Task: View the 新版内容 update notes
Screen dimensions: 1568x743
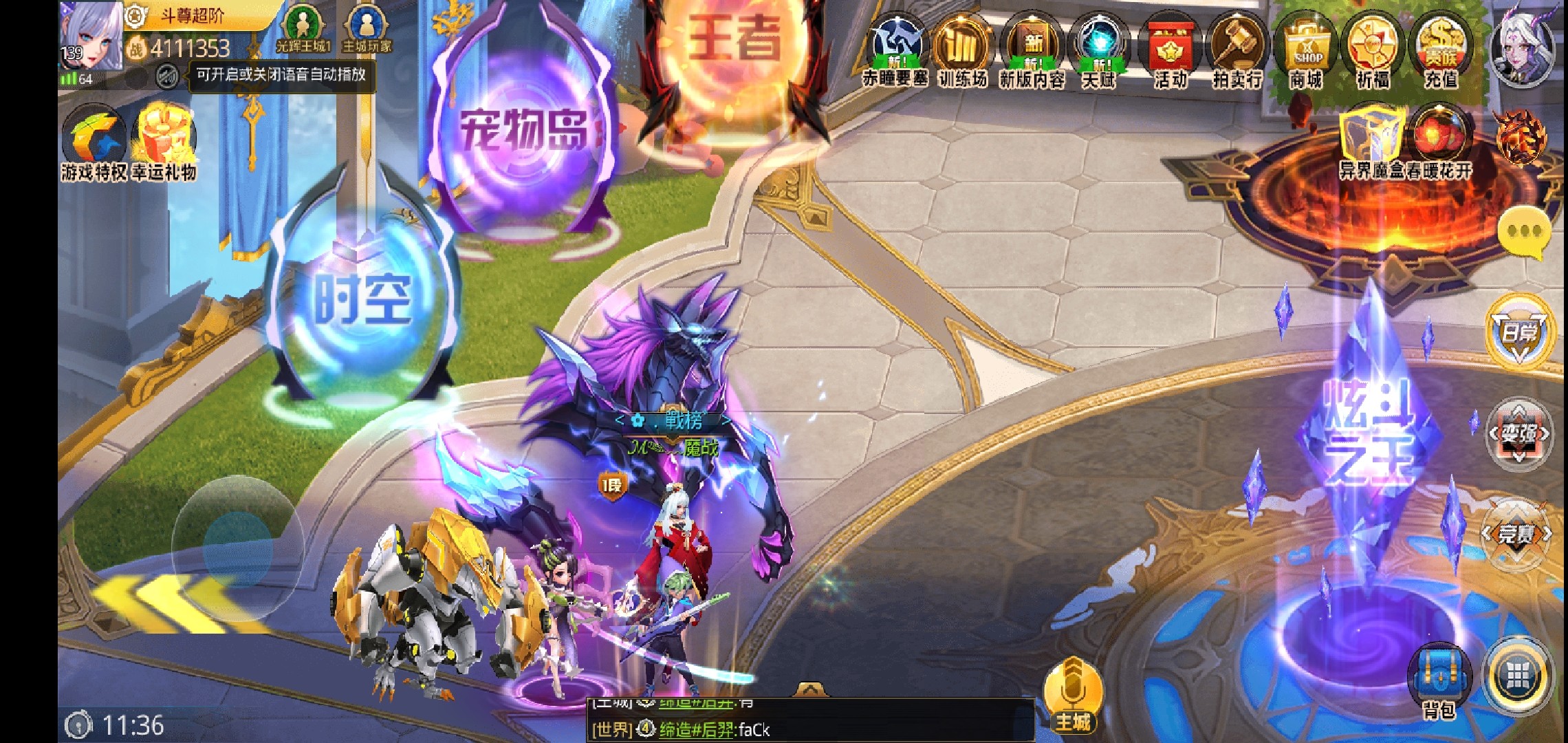Action: [x=1032, y=52]
